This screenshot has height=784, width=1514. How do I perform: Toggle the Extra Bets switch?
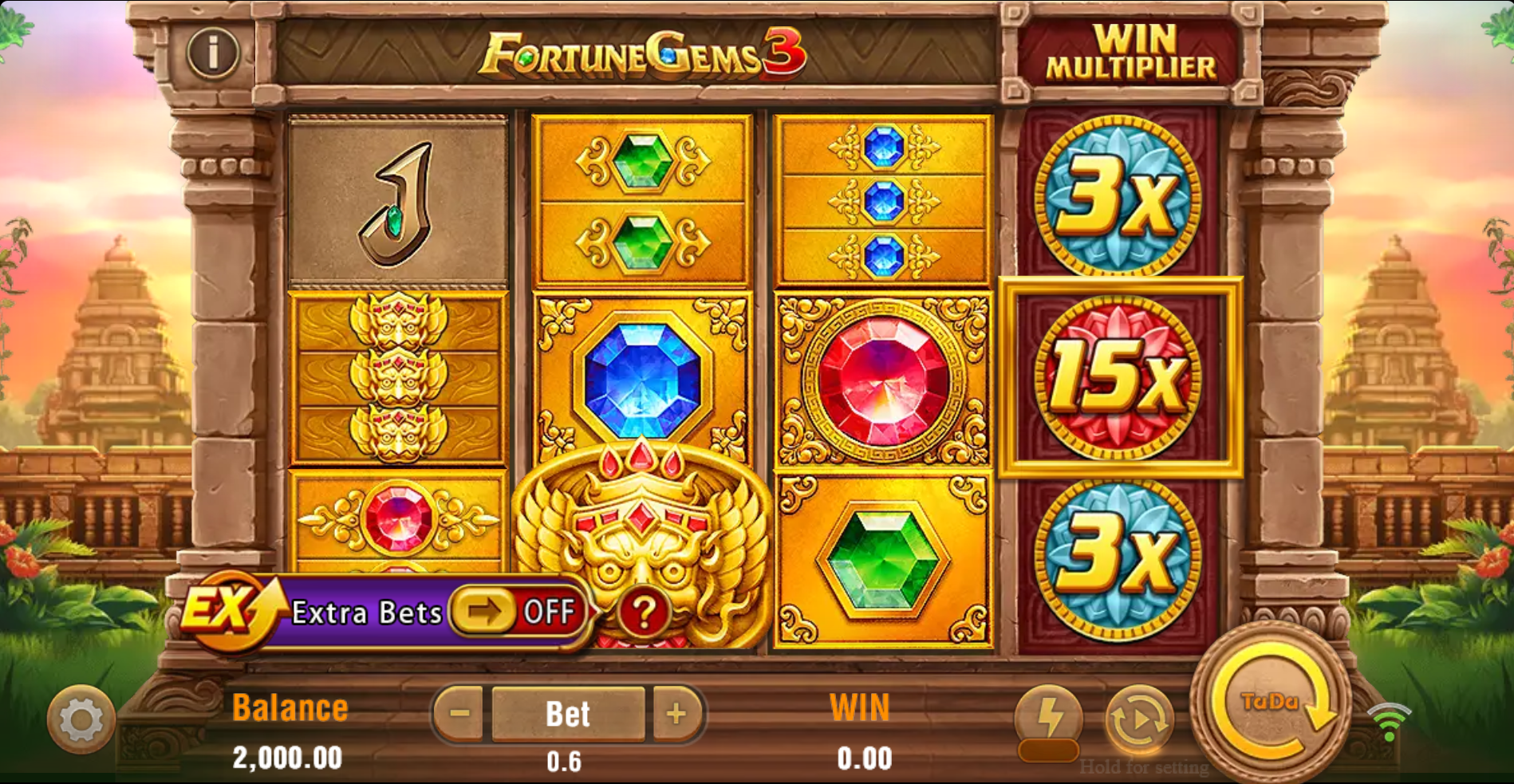tap(515, 612)
